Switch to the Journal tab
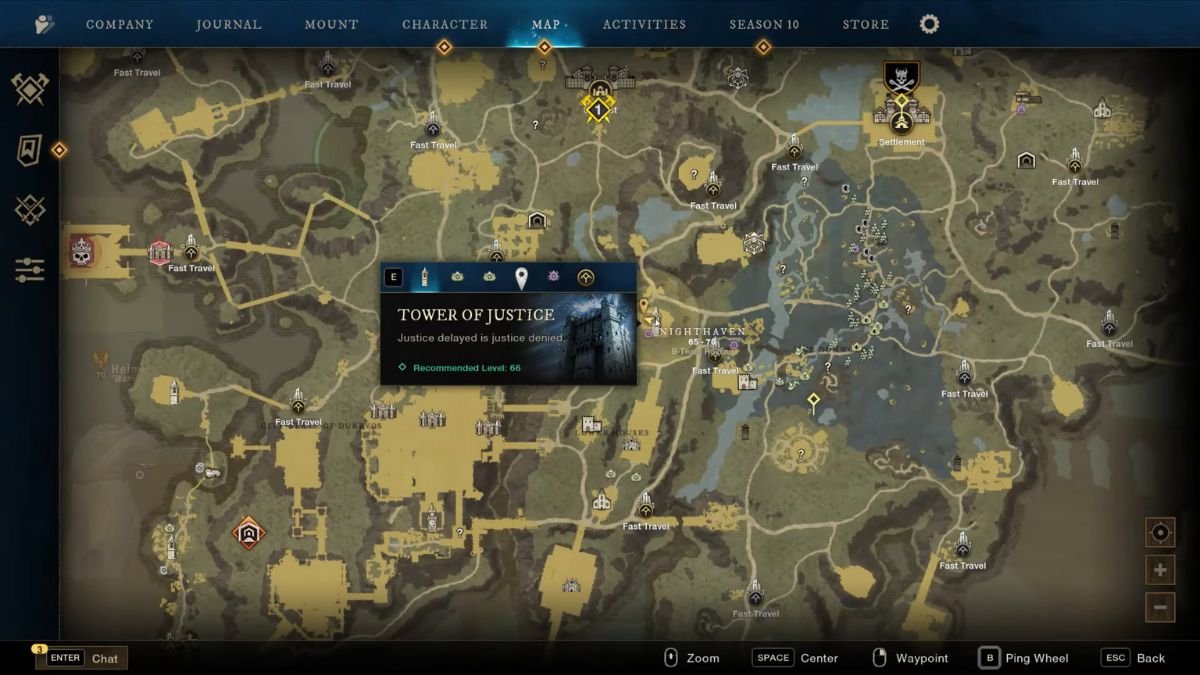 click(230, 24)
